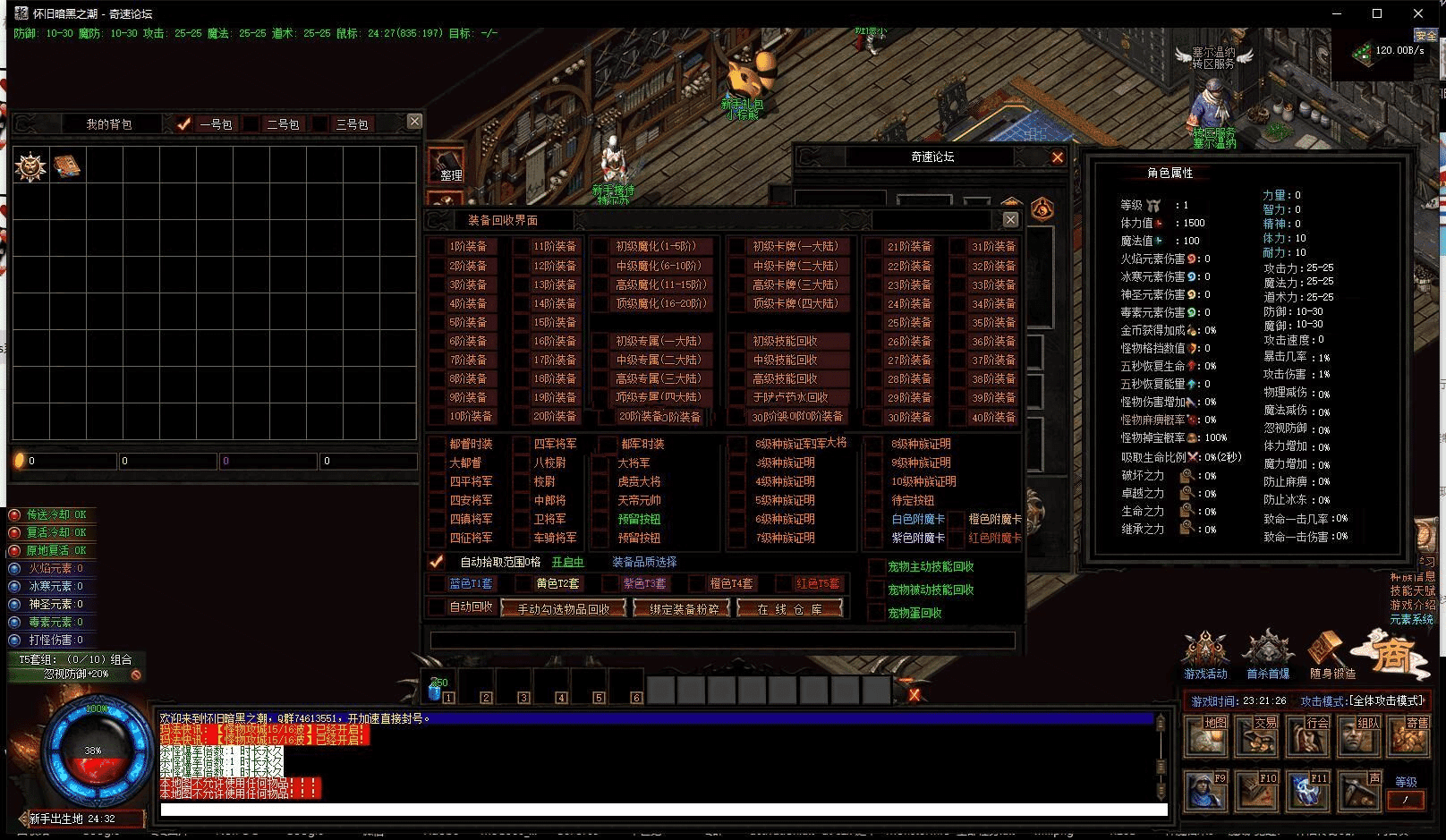Open the 在线仓库 online warehouse
Image resolution: width=1446 pixels, height=840 pixels.
tap(789, 608)
